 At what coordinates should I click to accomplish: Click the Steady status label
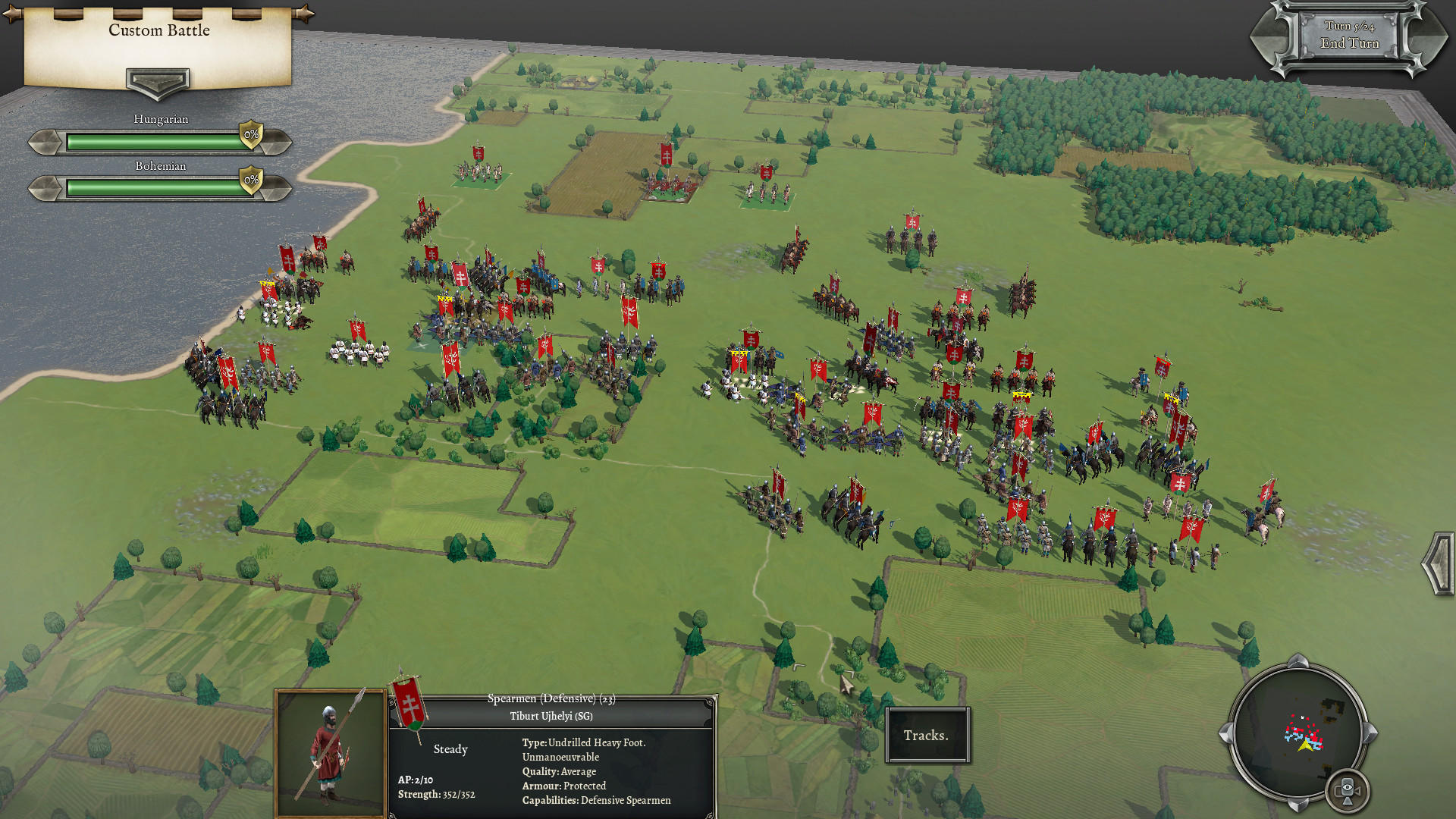450,749
